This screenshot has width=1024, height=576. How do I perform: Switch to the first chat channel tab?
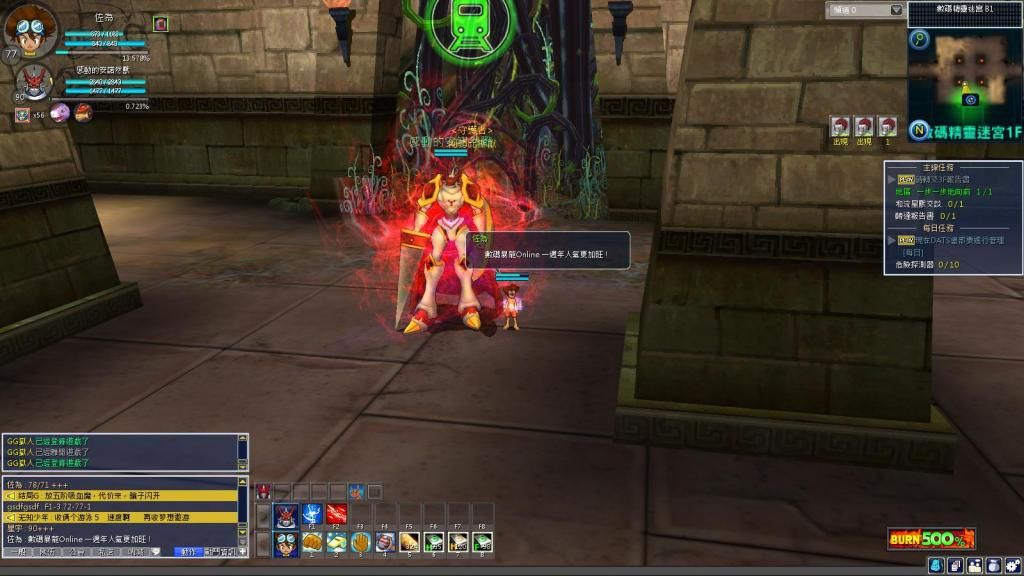[17, 552]
